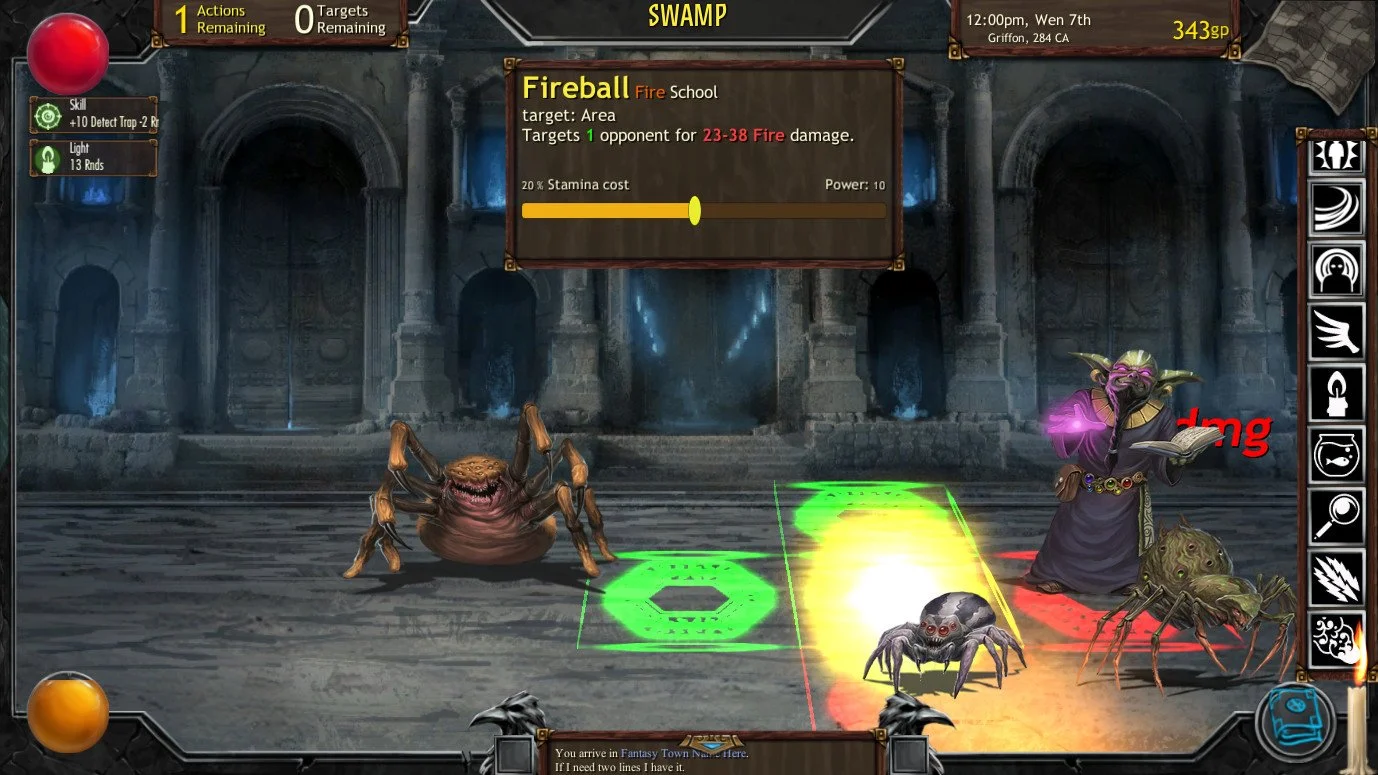Adjust the Fireball stamina cost slider
The height and width of the screenshot is (775, 1378).
tap(694, 211)
